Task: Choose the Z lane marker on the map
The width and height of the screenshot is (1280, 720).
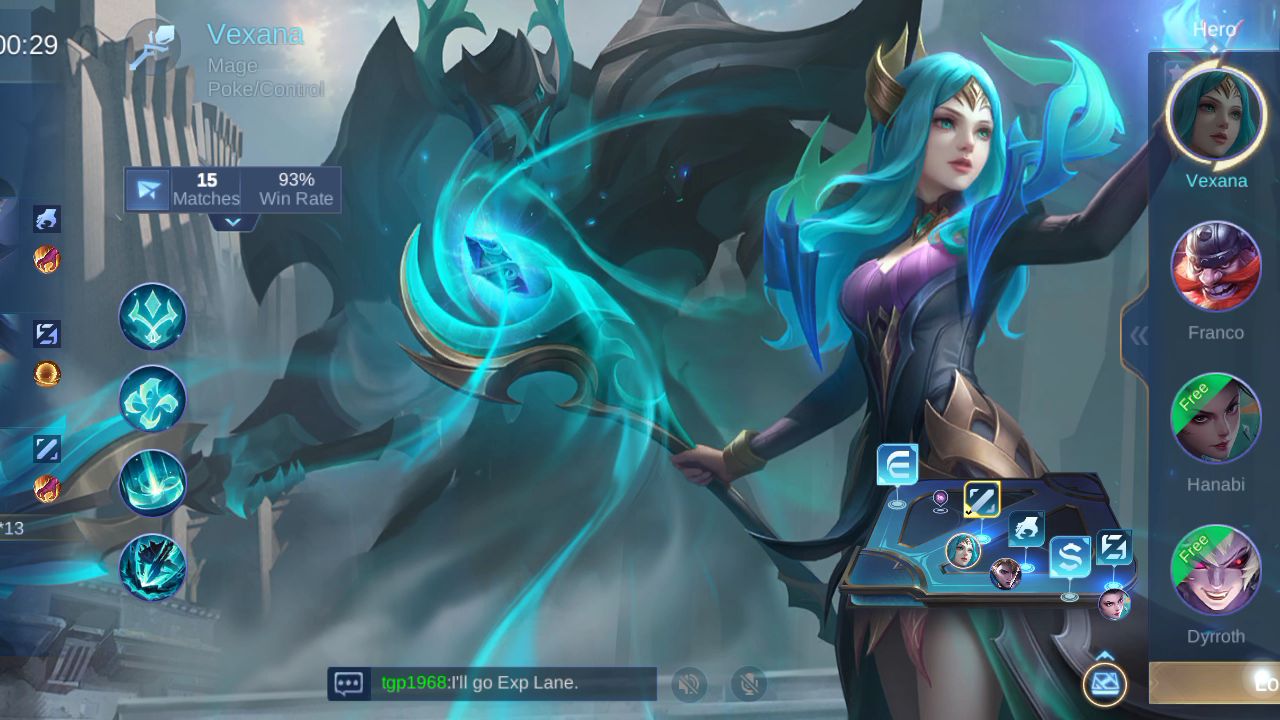Action: [x=1113, y=548]
